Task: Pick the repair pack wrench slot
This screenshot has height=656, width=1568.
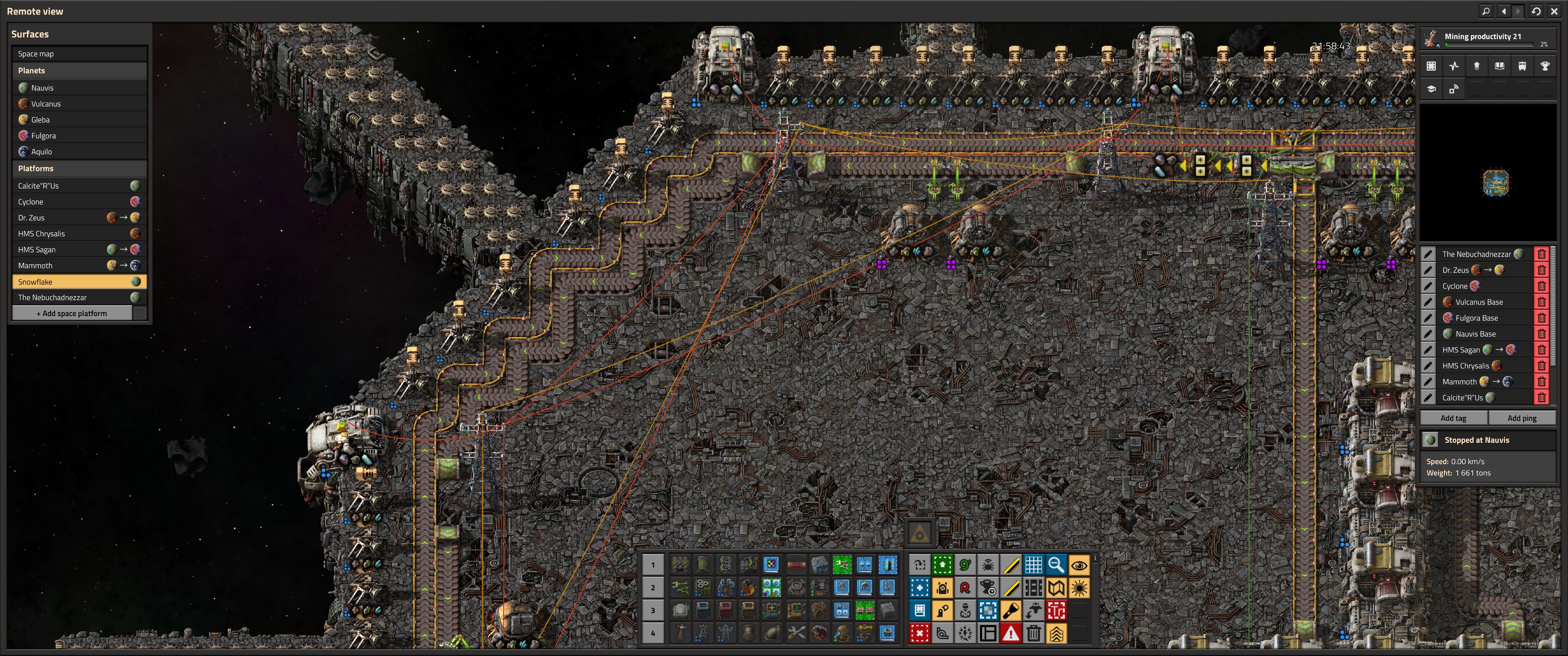Action: 795,633
